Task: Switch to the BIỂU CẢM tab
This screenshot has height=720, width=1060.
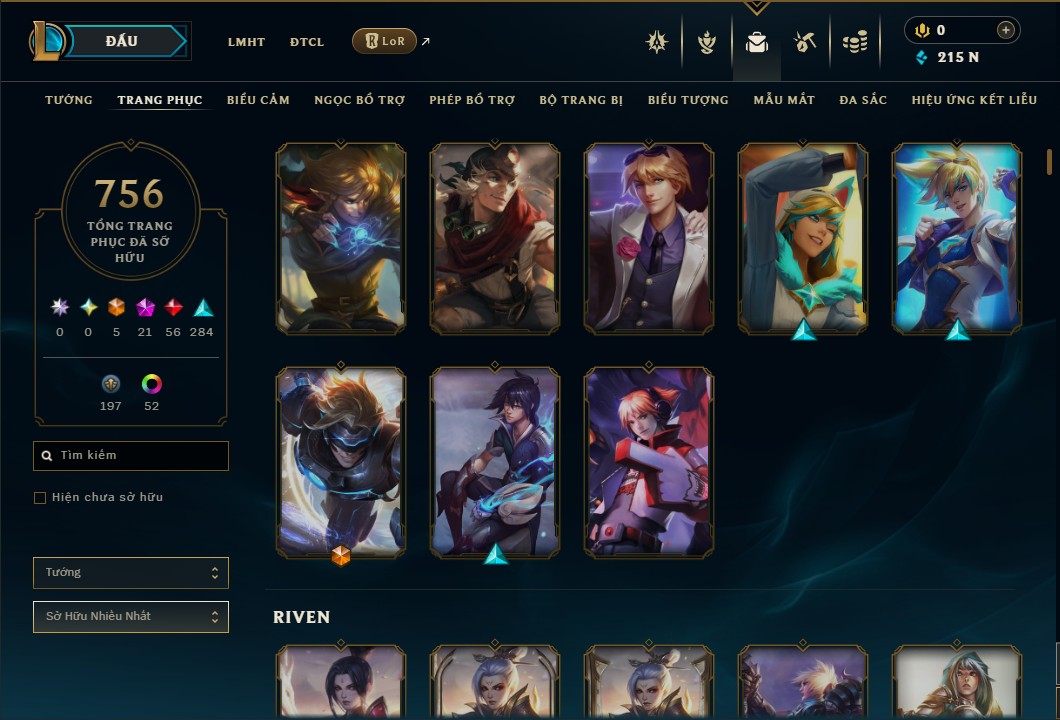Action: click(258, 100)
